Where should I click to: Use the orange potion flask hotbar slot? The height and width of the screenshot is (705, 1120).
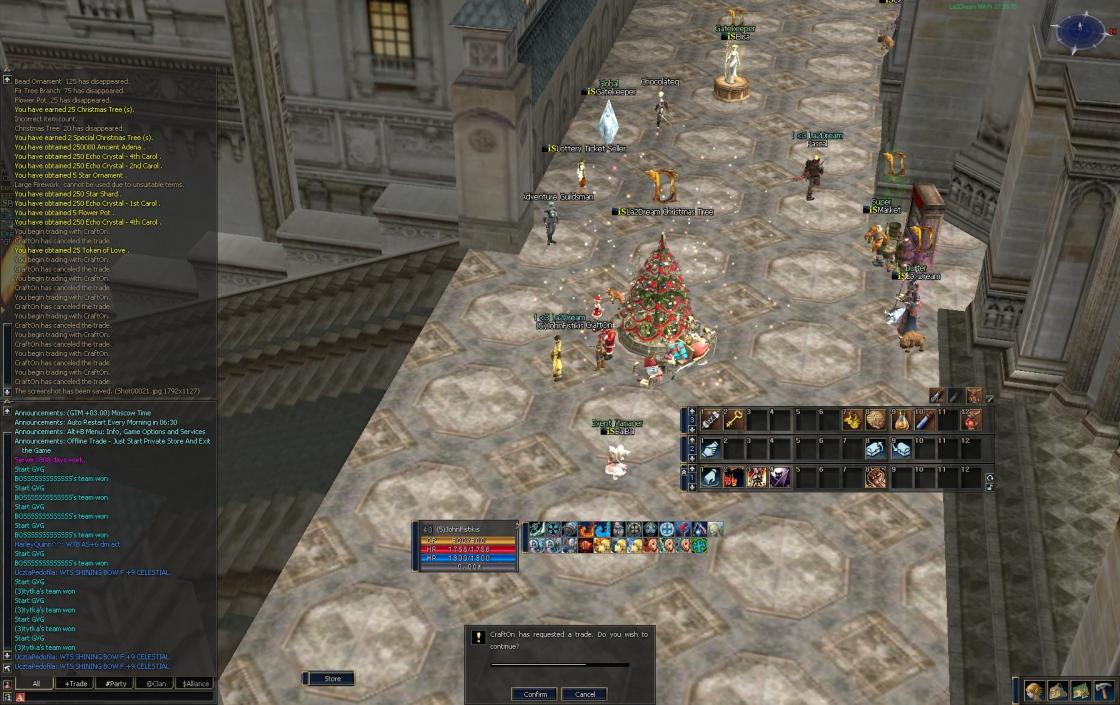(899, 420)
